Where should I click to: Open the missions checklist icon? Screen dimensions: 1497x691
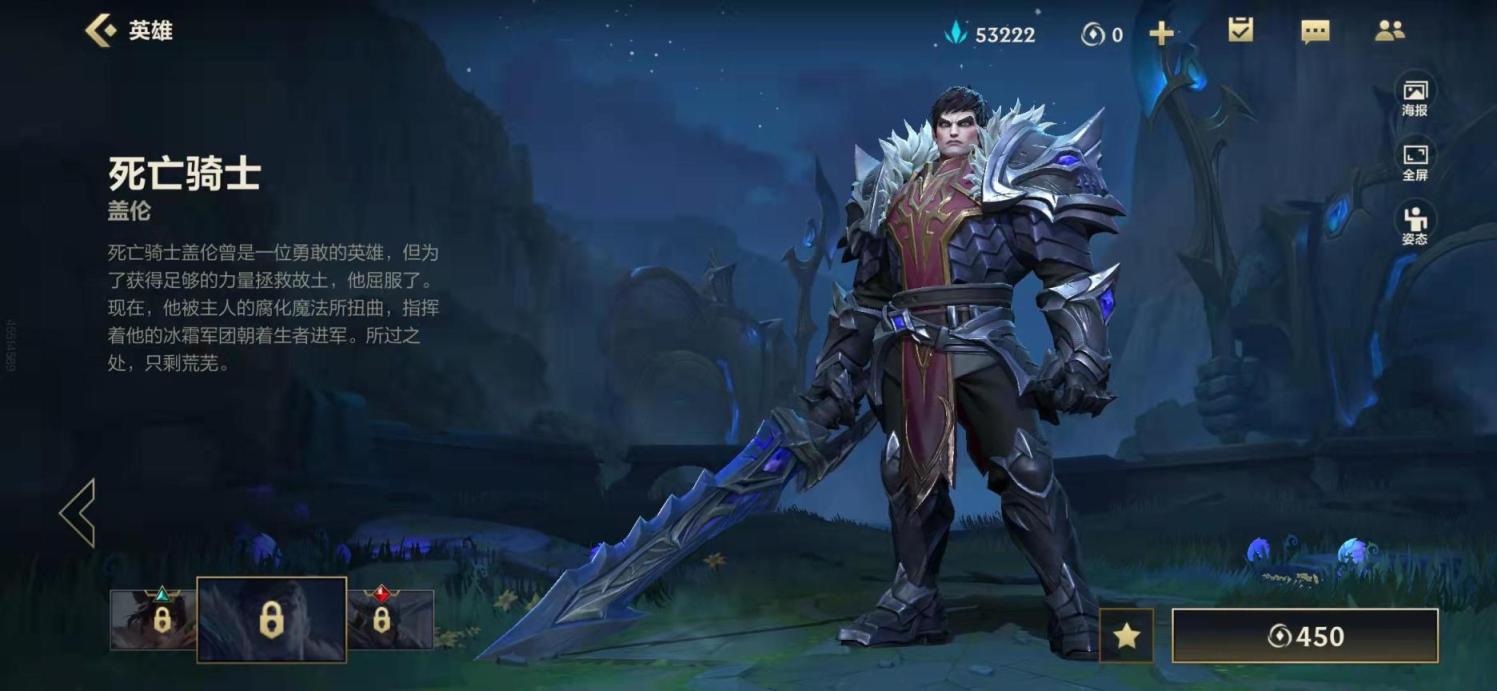[x=1240, y=31]
